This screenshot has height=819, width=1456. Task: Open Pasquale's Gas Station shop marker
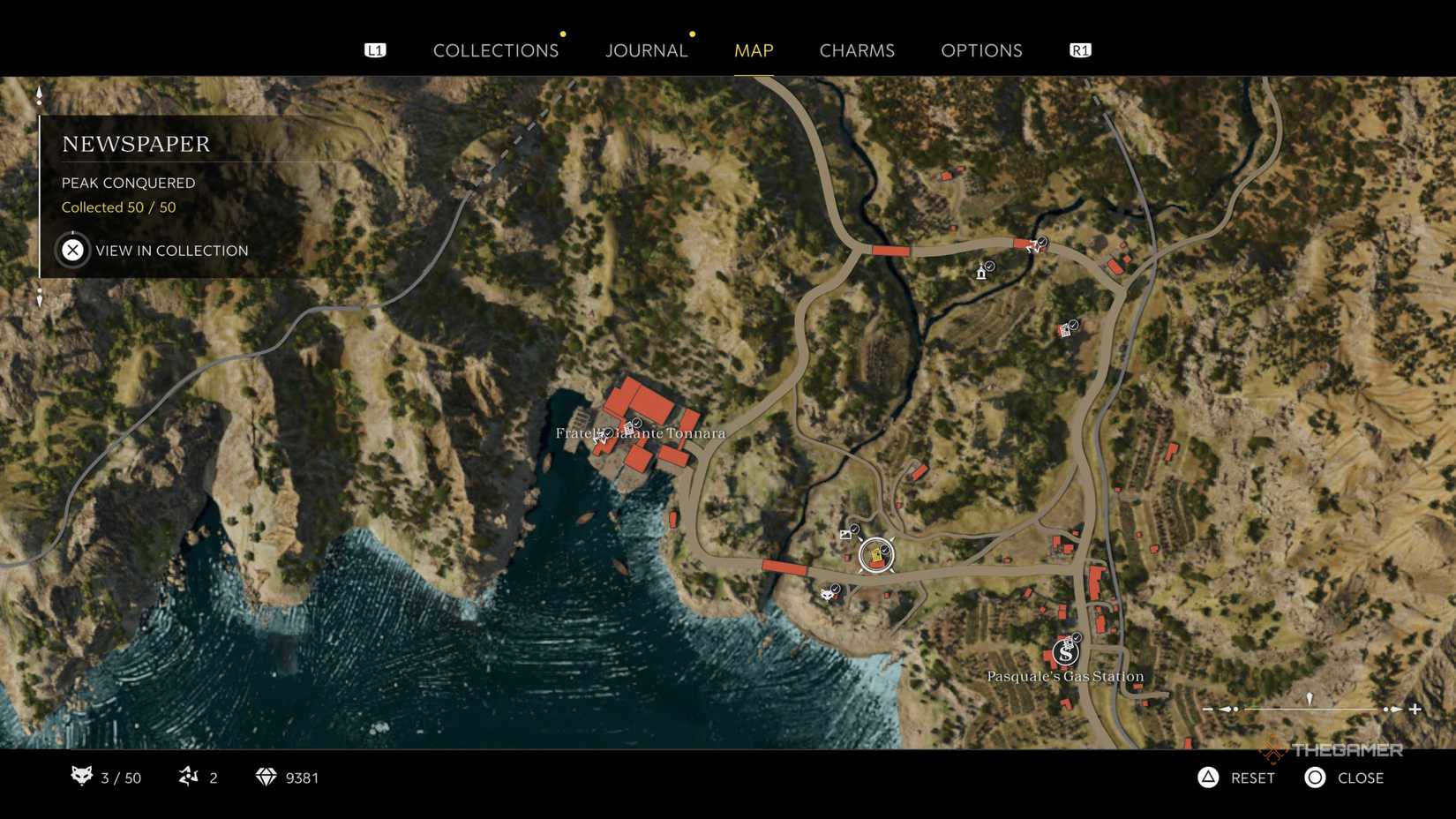point(1065,653)
